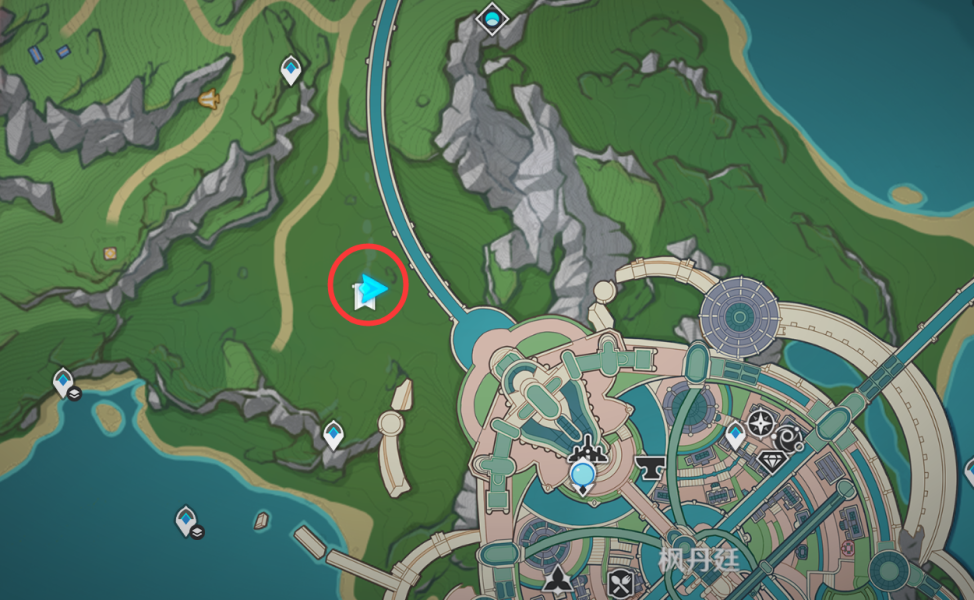
Task: Select the domain marker near the northern mountains
Action: pos(491,17)
